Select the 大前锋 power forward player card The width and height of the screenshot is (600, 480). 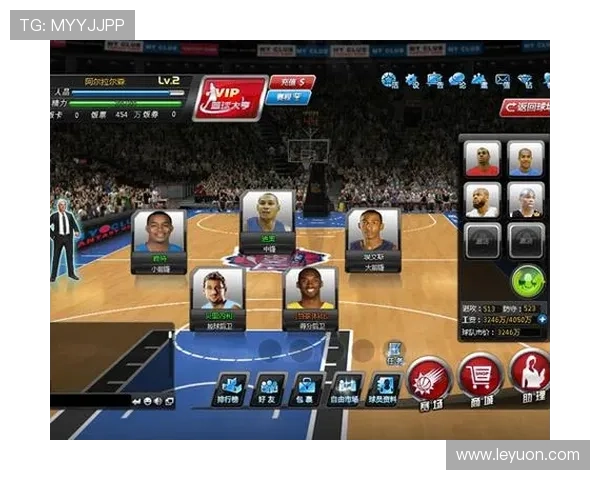(373, 238)
